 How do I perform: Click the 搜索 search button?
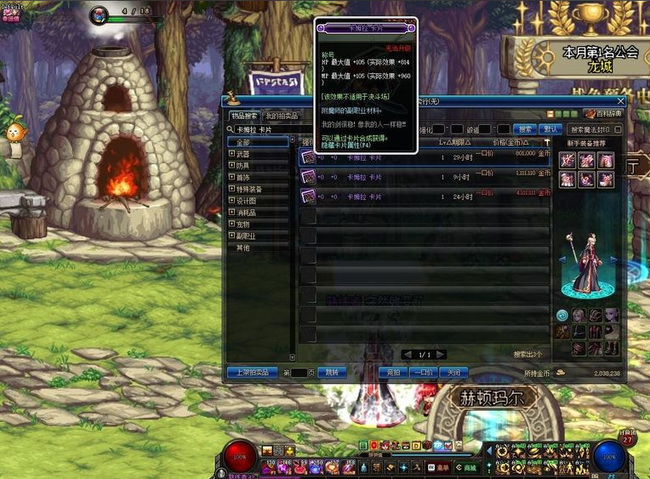(523, 129)
